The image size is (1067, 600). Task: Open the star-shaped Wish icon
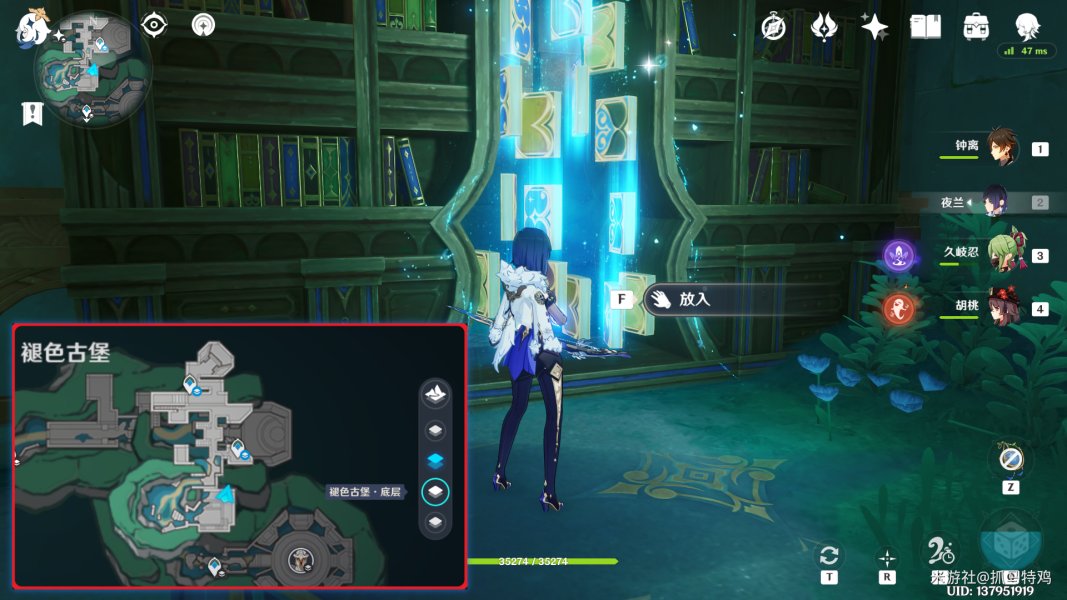tap(875, 27)
